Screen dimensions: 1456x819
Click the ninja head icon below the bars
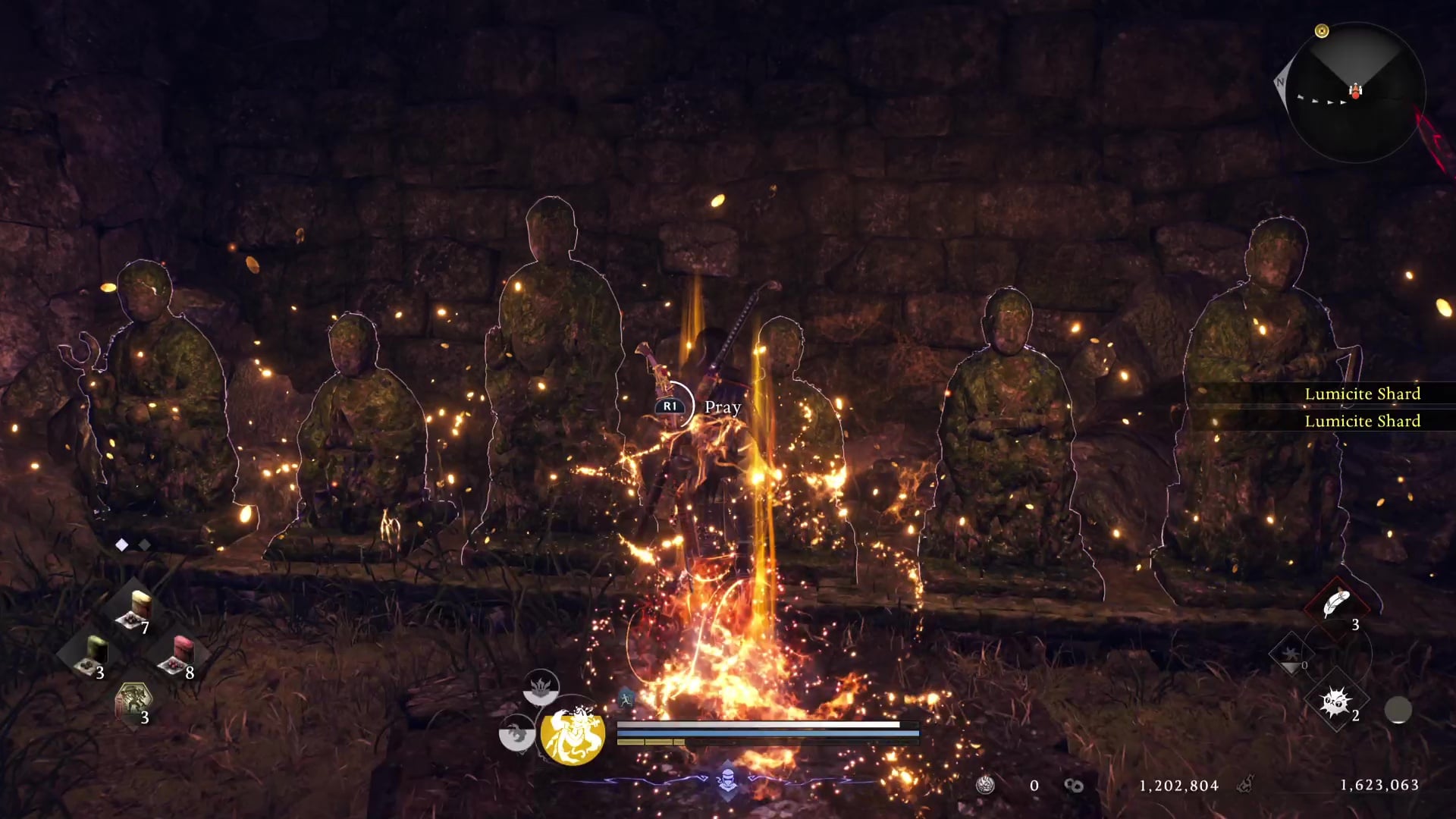727,778
